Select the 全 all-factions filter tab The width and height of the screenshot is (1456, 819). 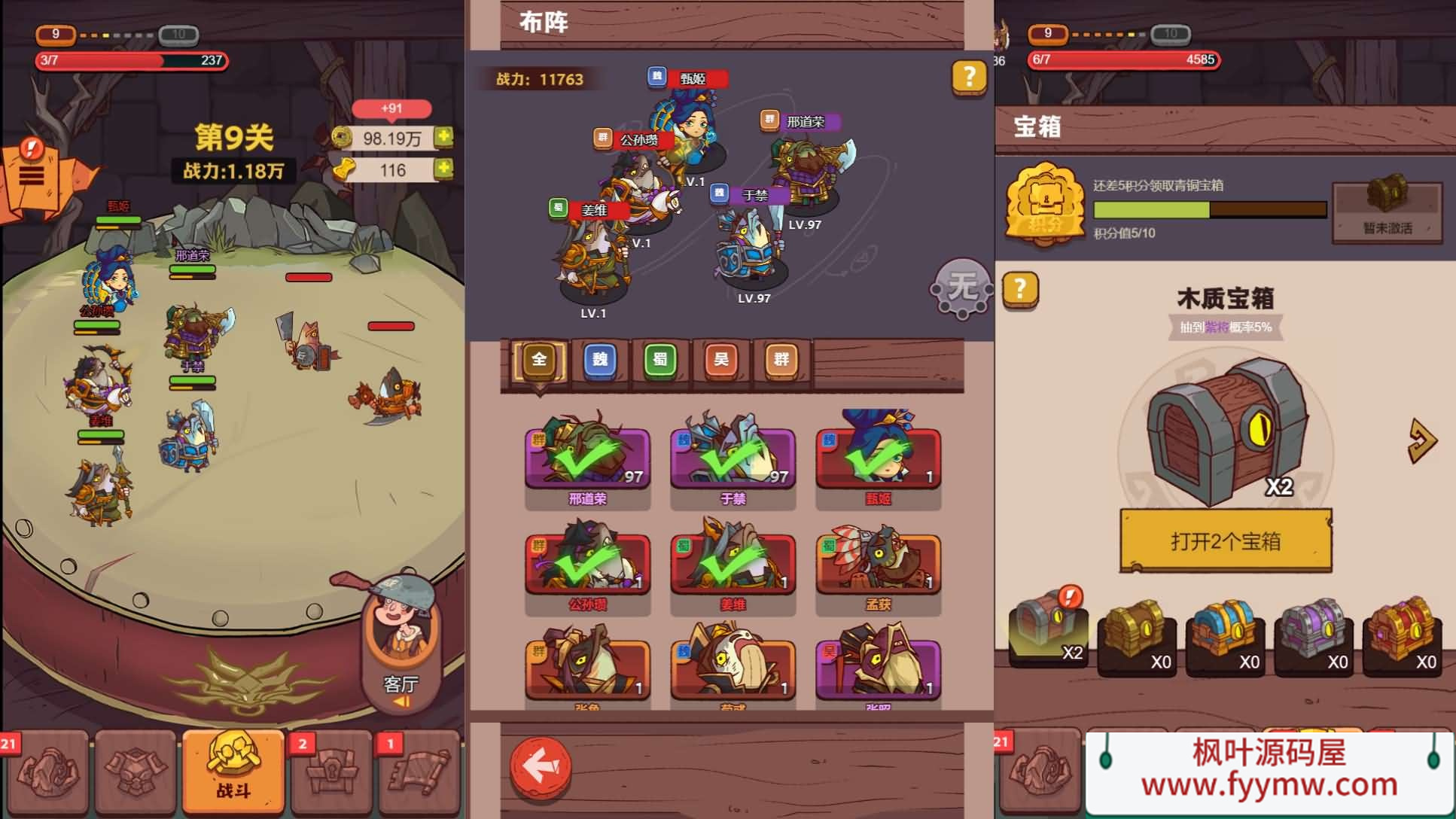click(x=539, y=360)
